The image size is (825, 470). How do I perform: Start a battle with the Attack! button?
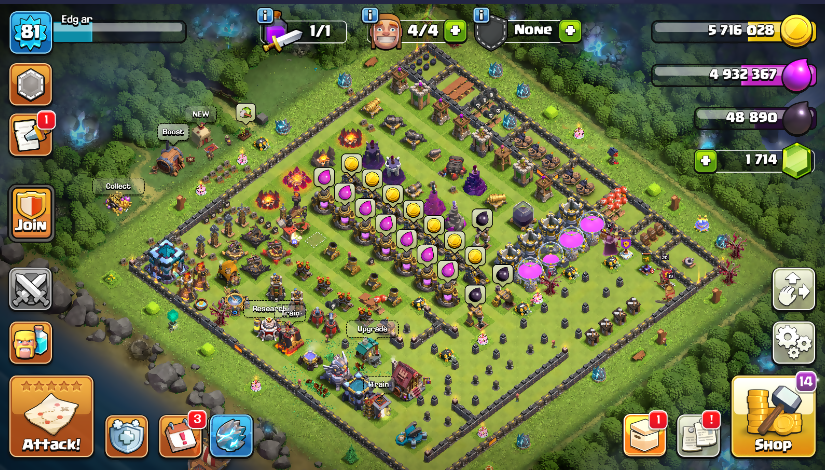(x=51, y=417)
